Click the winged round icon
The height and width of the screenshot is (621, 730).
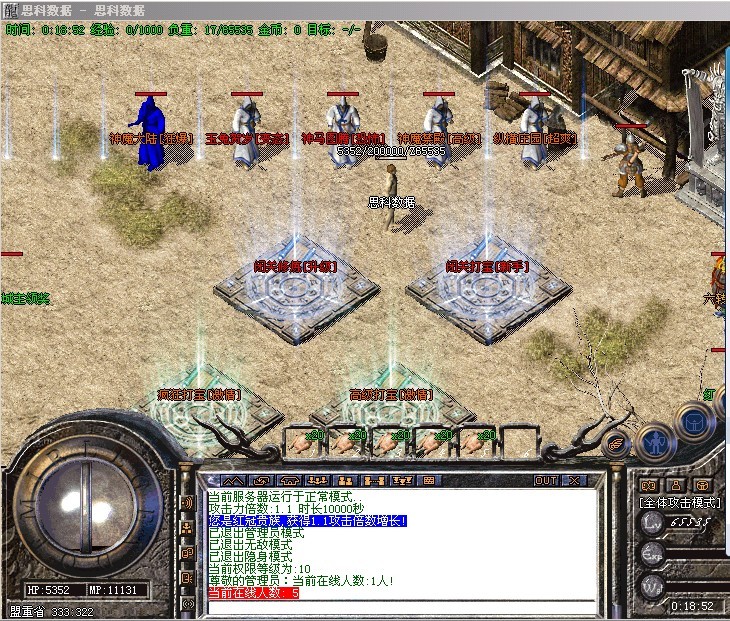618,441
